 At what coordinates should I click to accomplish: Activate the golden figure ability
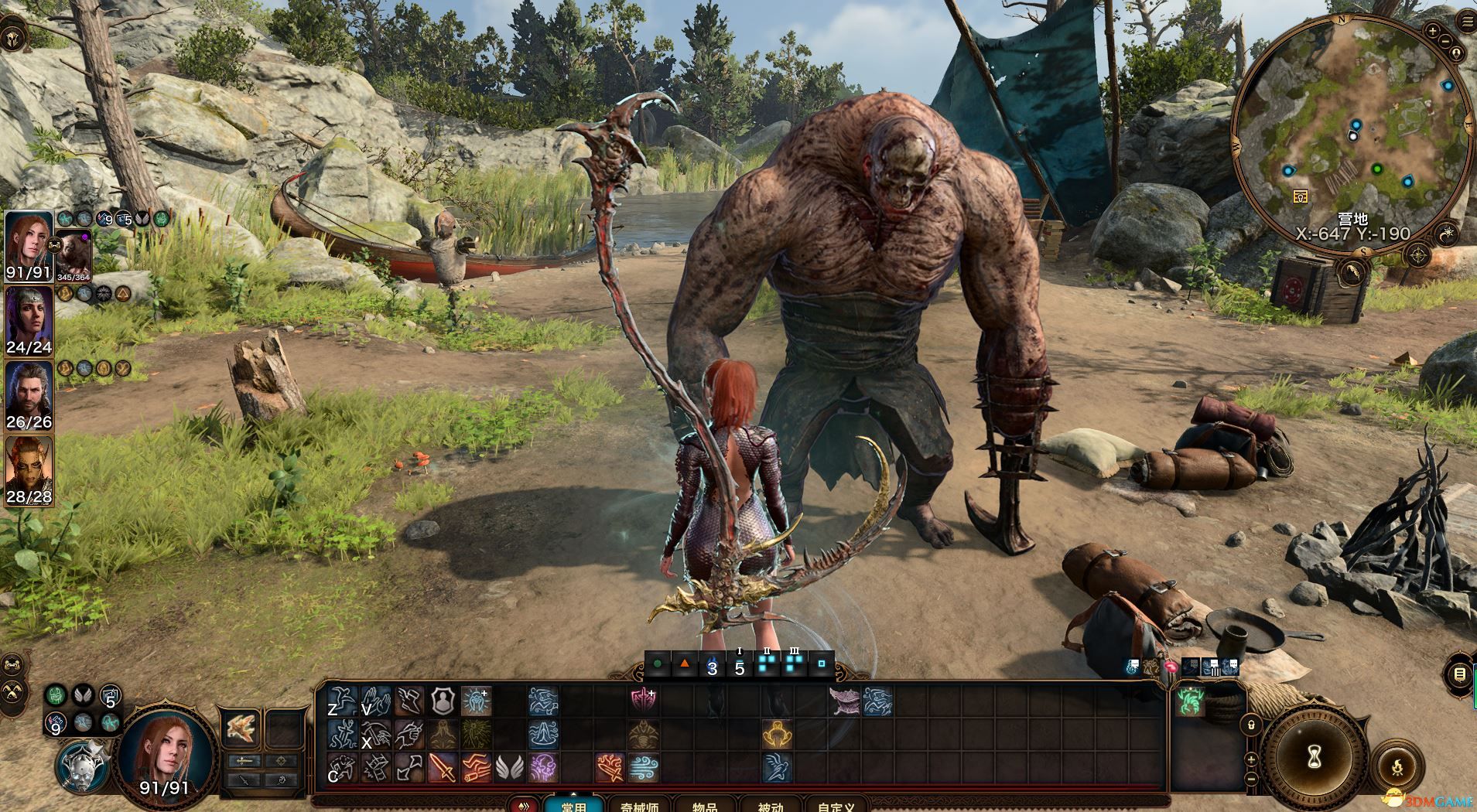point(776,733)
